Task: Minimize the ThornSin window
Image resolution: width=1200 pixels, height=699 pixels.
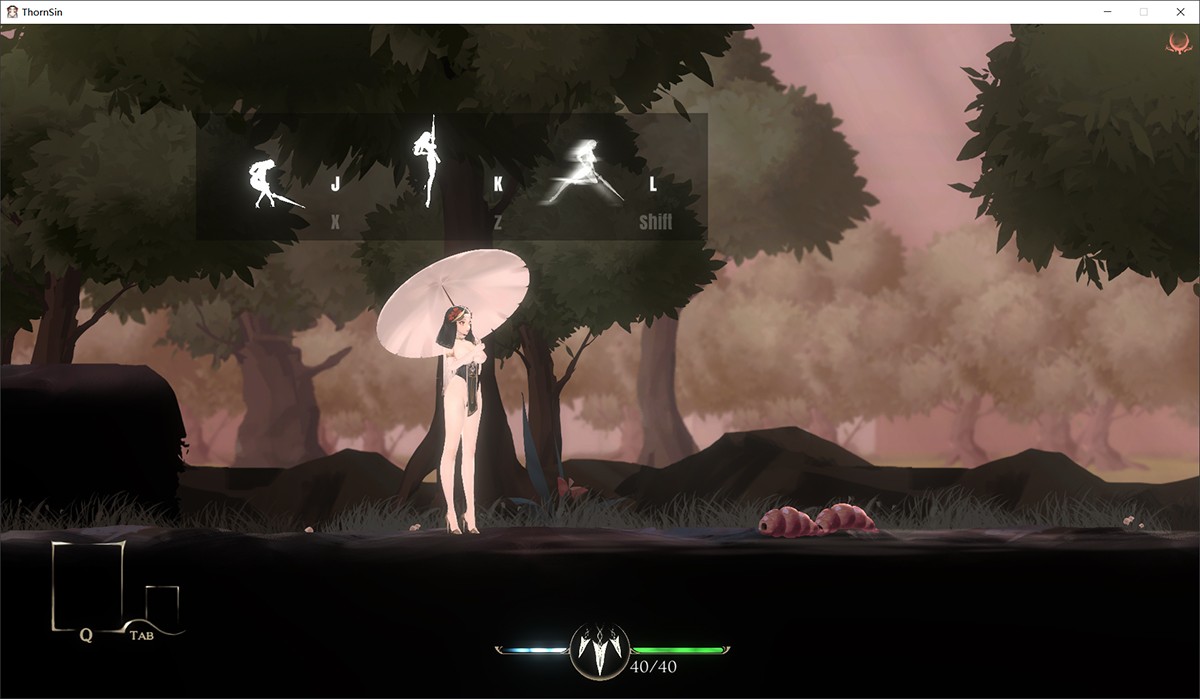Action: 1109,11
